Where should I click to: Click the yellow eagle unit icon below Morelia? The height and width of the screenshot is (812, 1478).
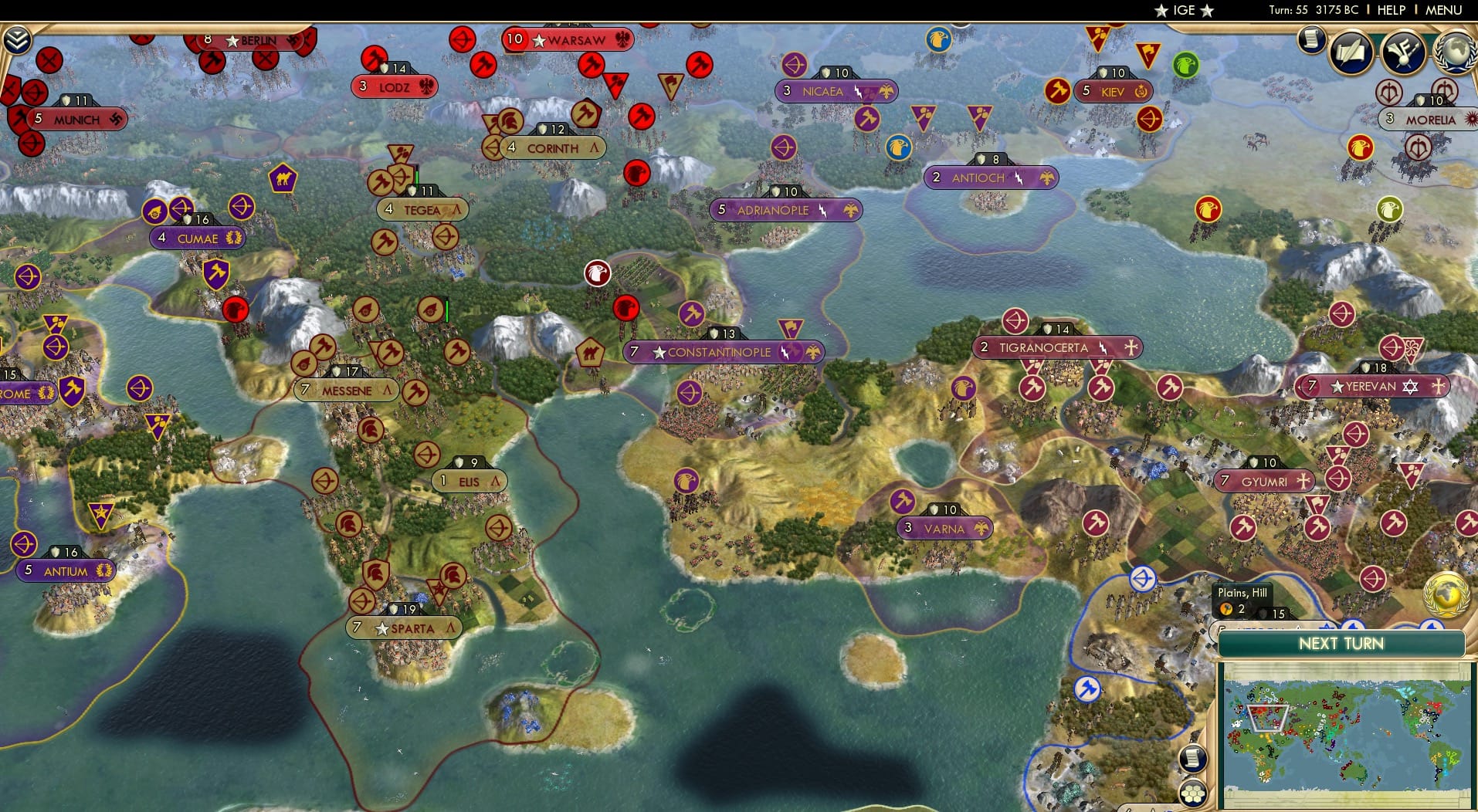(1361, 147)
